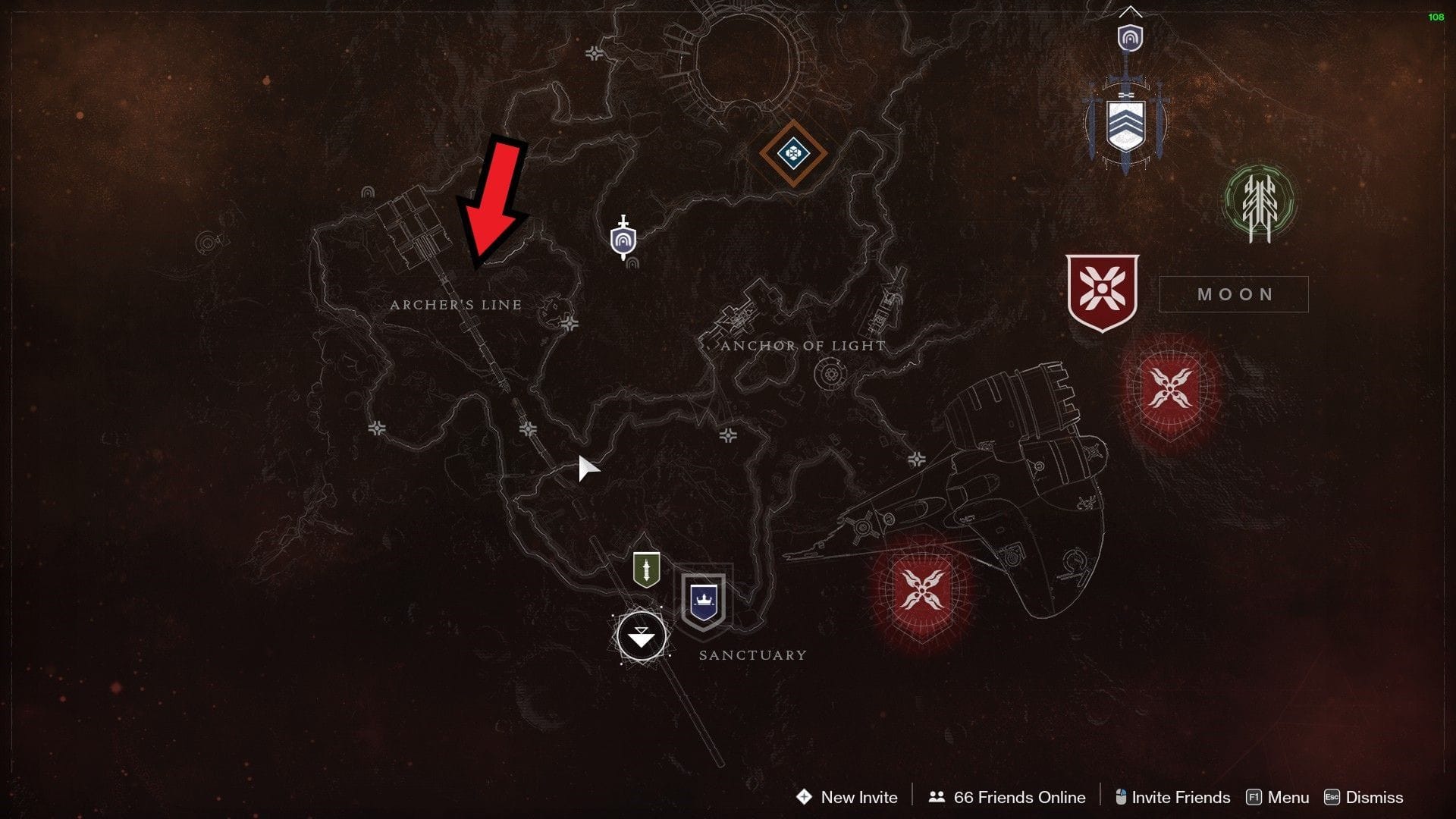Select the green circular destination emblem
The image size is (1456, 819).
(x=1257, y=201)
